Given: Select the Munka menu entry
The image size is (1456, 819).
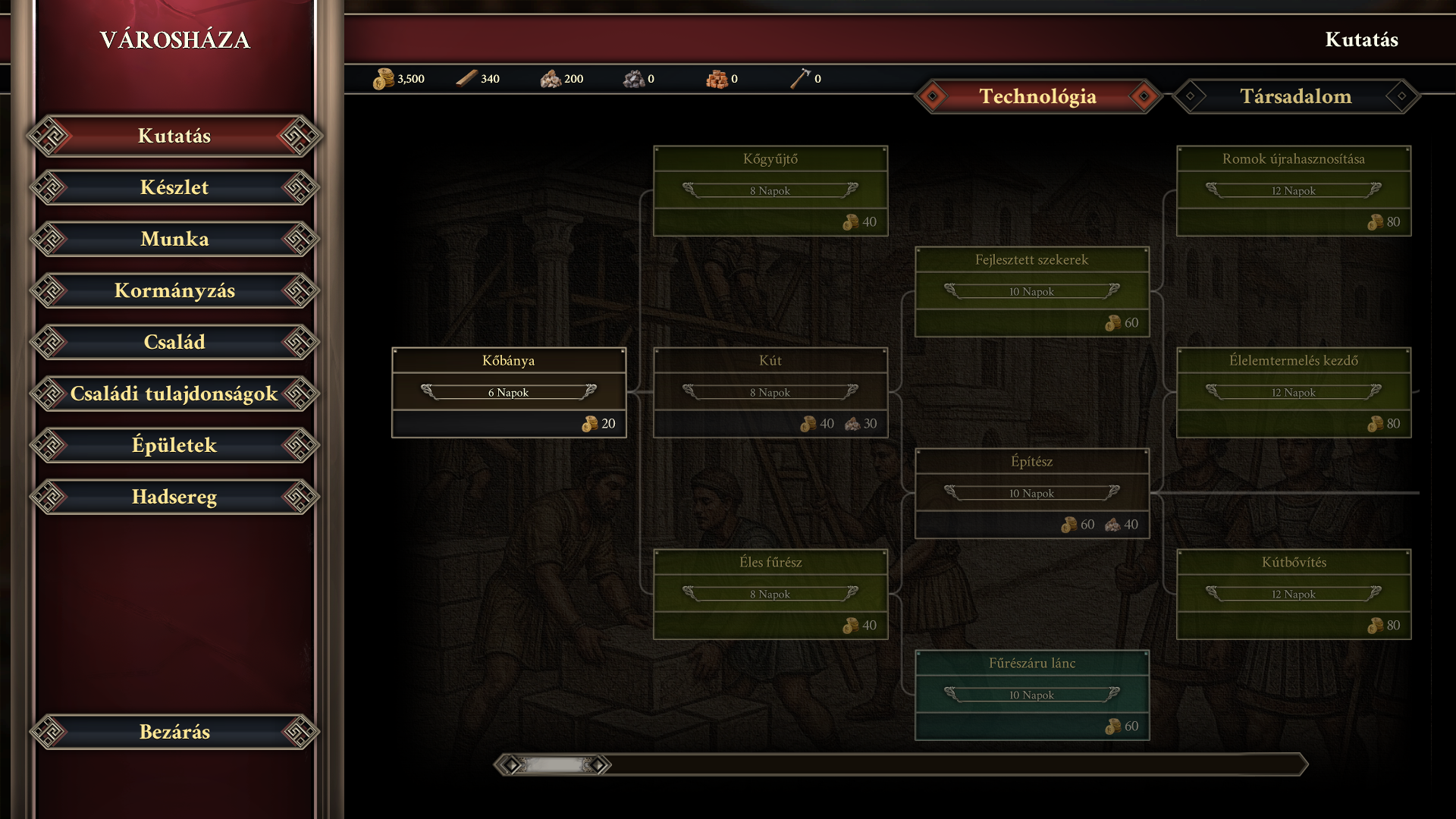Looking at the screenshot, I should (174, 240).
